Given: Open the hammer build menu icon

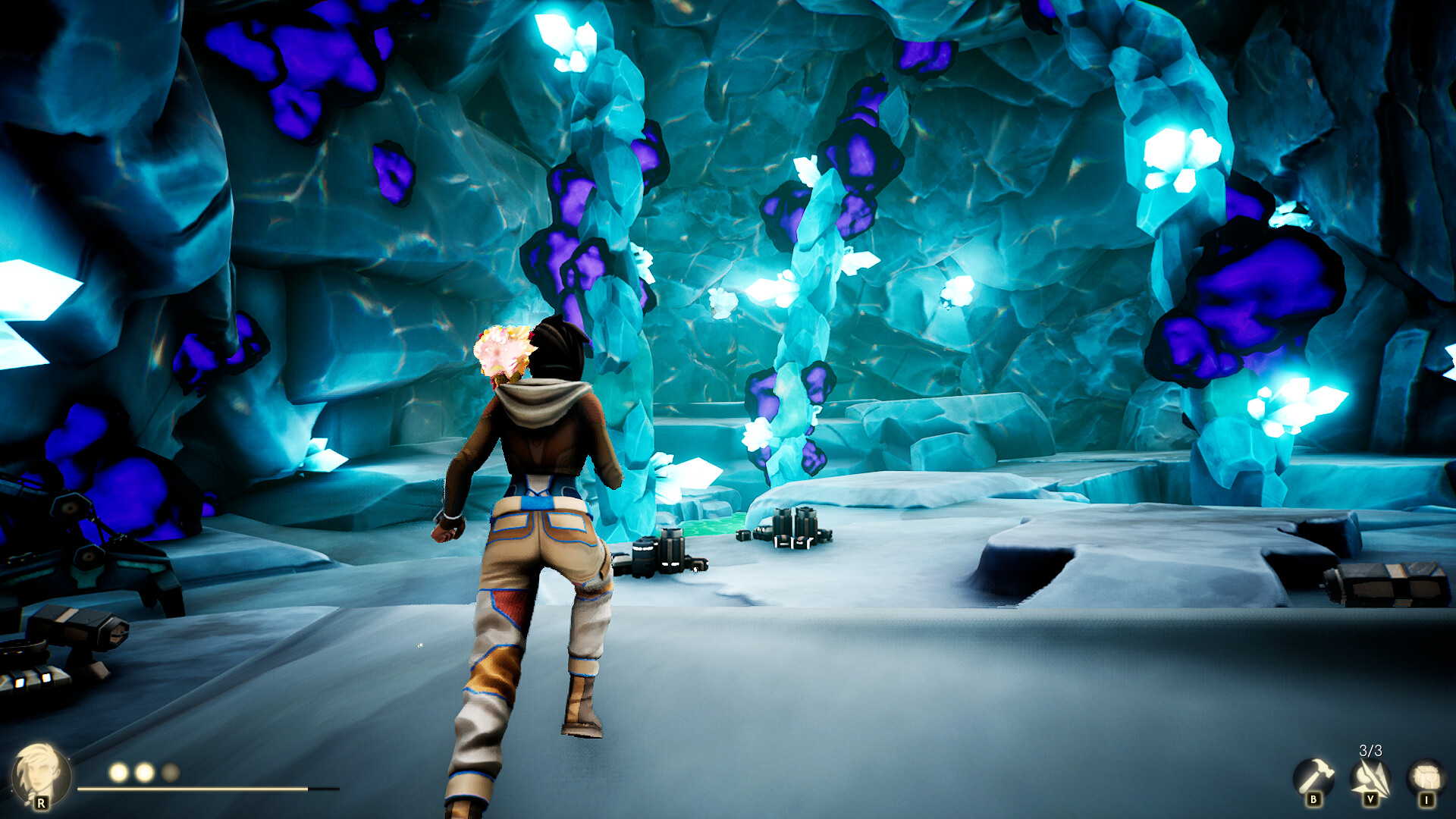Looking at the screenshot, I should tap(1313, 777).
